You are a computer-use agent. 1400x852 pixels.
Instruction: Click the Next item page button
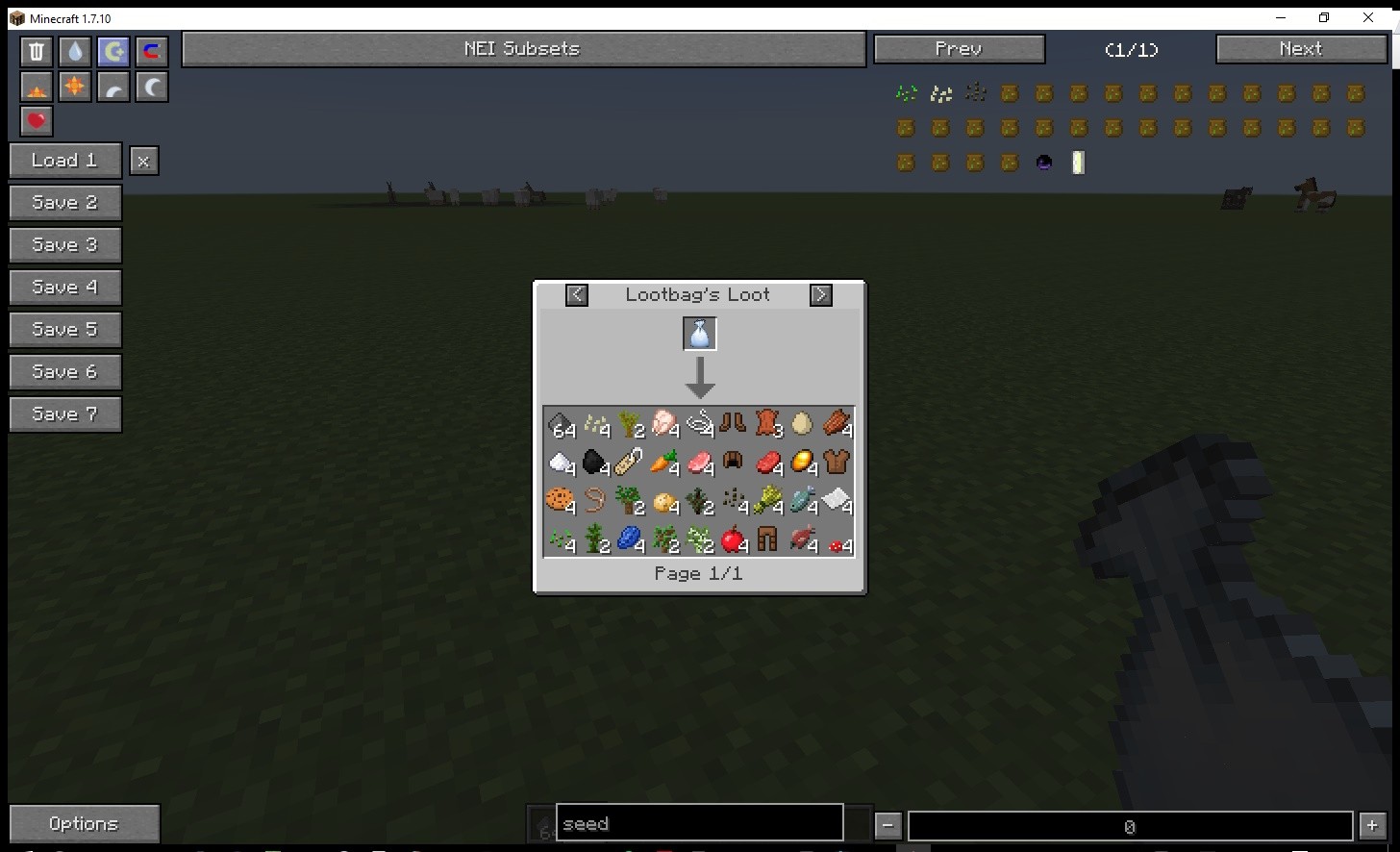(x=1301, y=49)
